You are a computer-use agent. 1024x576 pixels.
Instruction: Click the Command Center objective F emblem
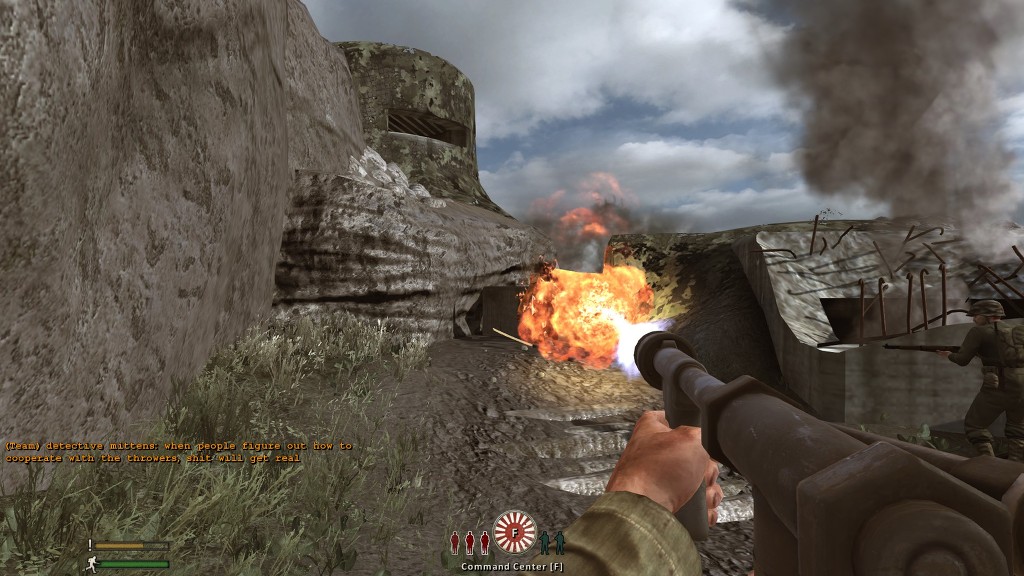pyautogui.click(x=515, y=533)
